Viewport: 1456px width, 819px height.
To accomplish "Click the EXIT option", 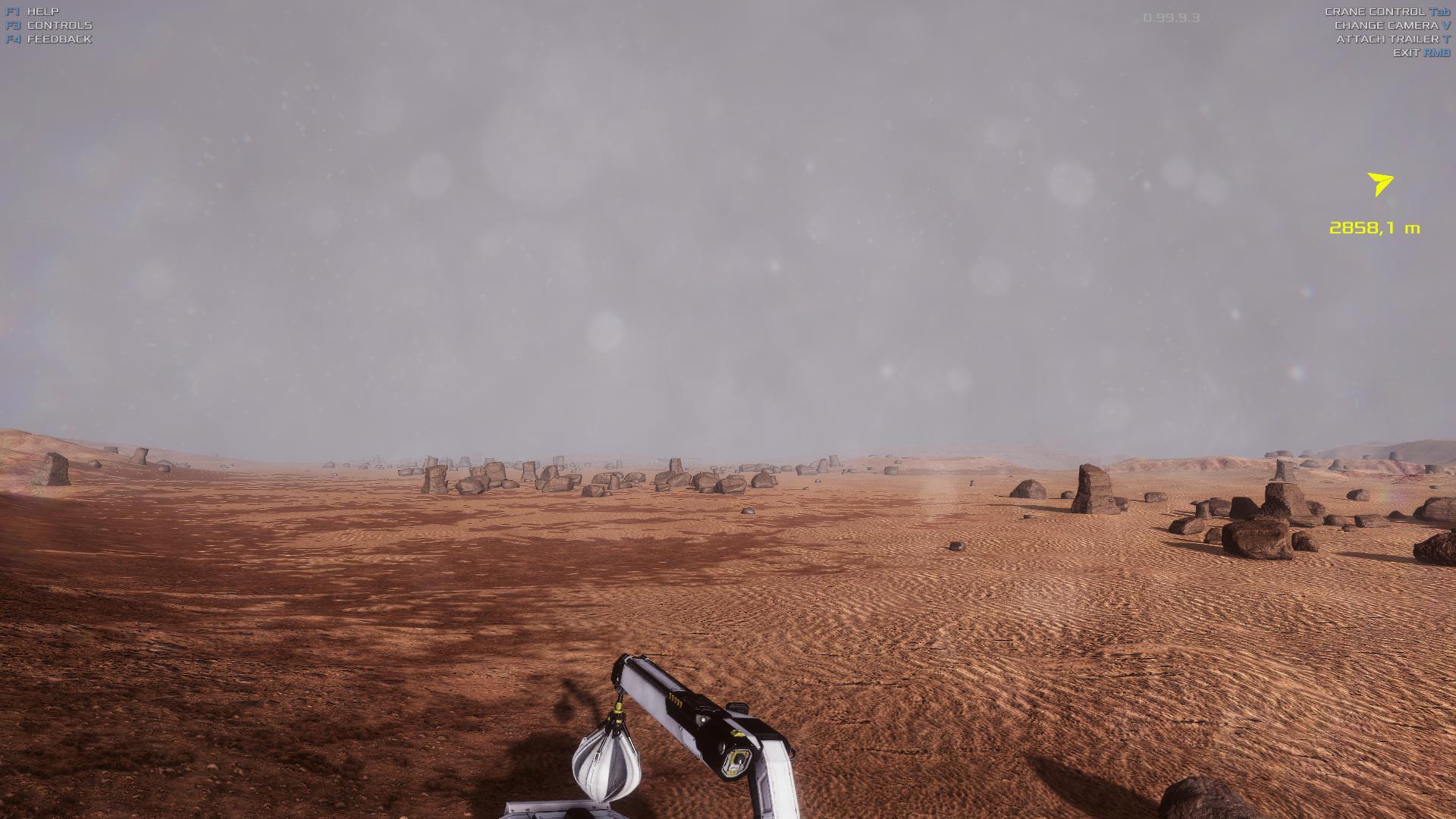I will [1409, 53].
